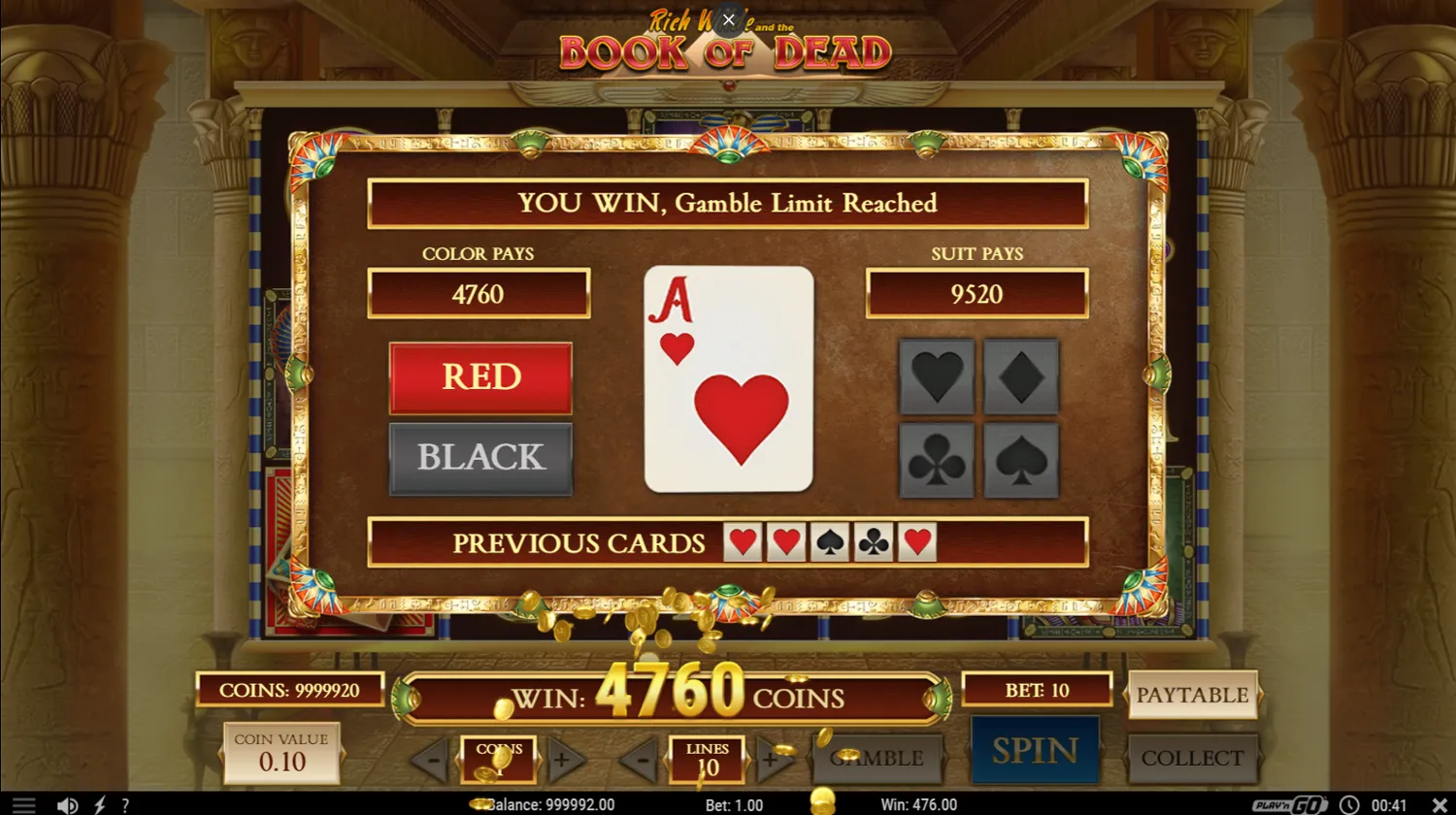Image resolution: width=1456 pixels, height=815 pixels.
Task: Decrease LINES with the minus stepper
Action: click(x=640, y=761)
